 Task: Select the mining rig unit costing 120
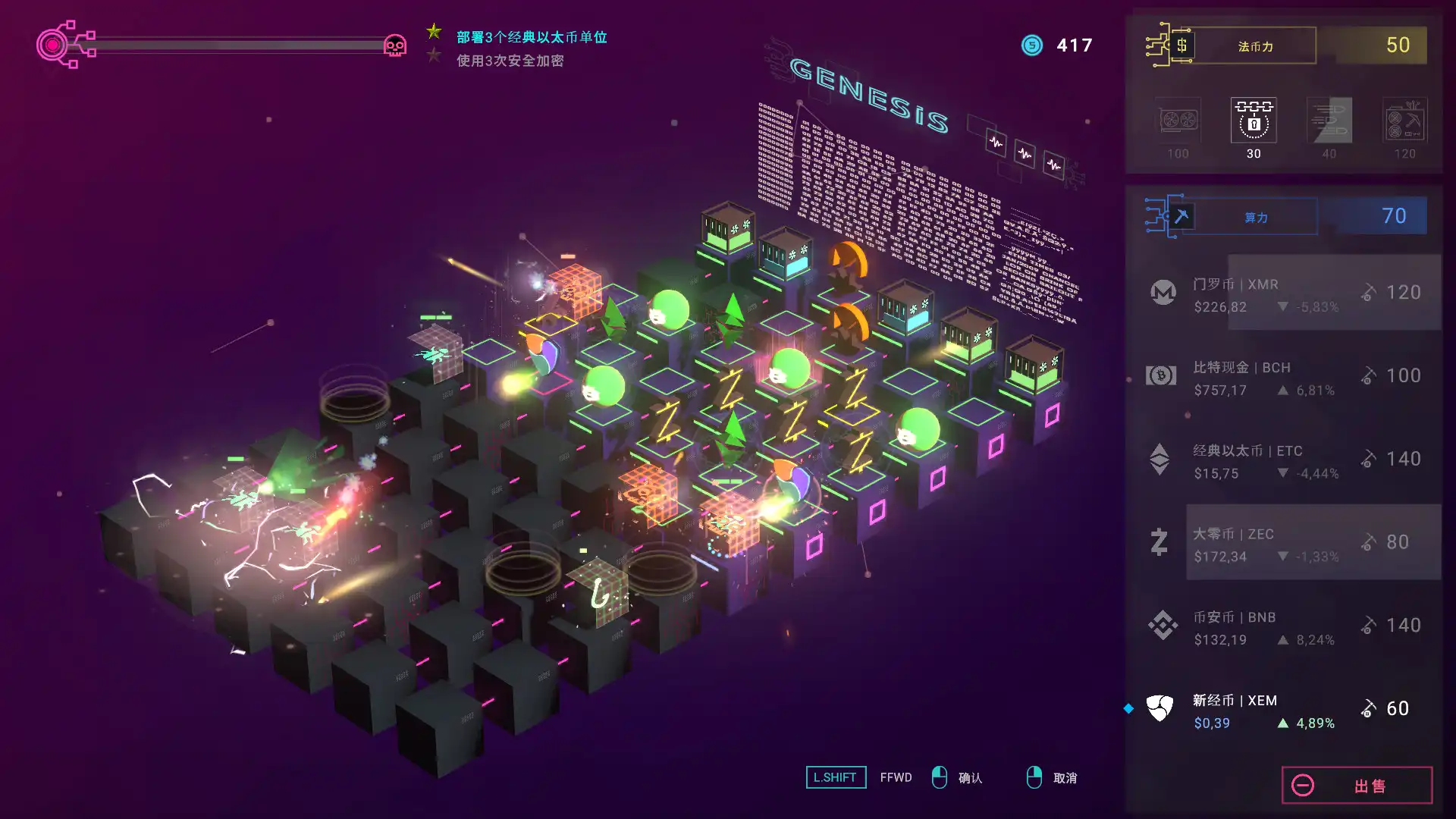(x=1405, y=120)
